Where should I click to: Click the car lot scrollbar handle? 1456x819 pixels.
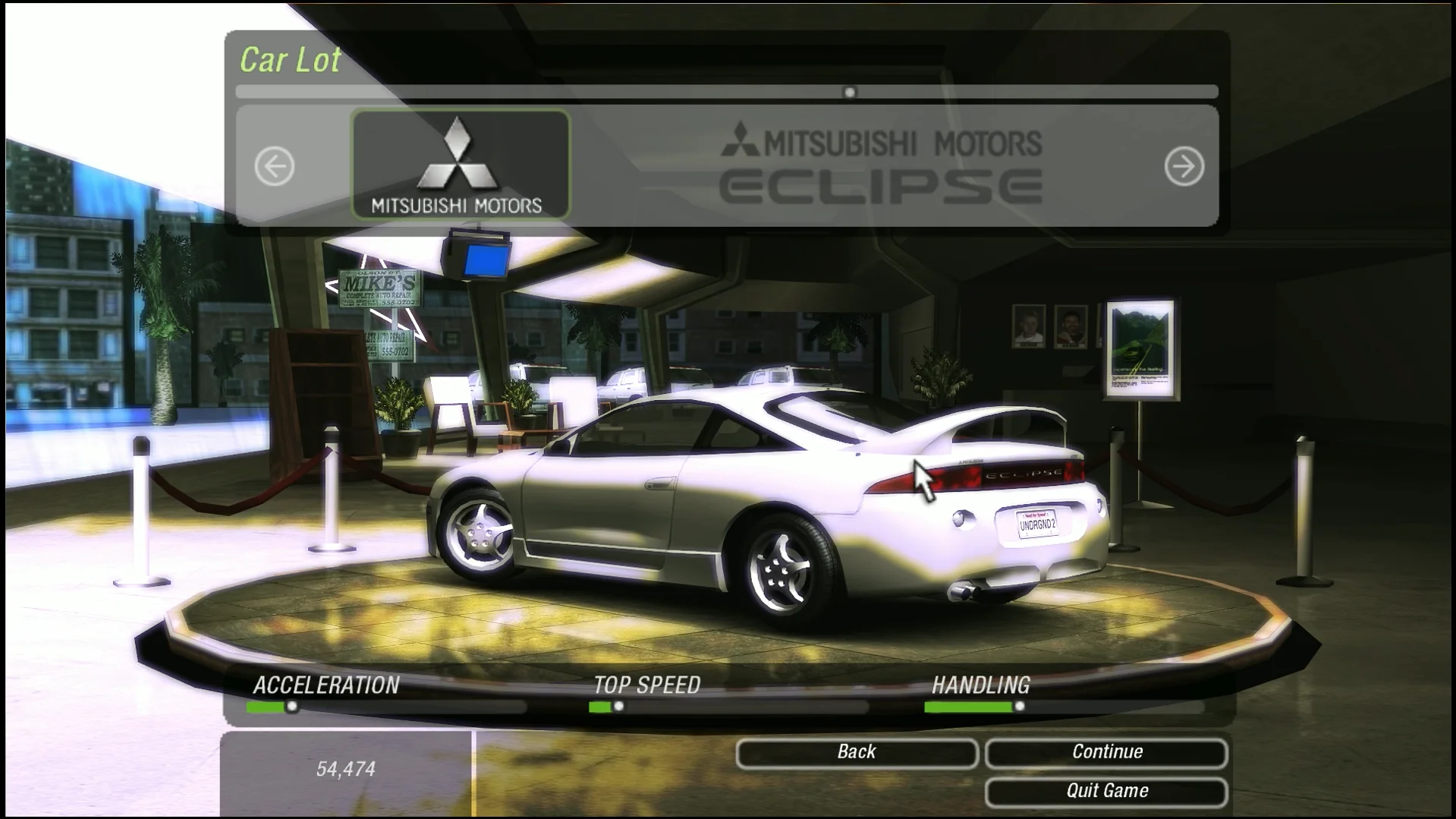pyautogui.click(x=850, y=93)
